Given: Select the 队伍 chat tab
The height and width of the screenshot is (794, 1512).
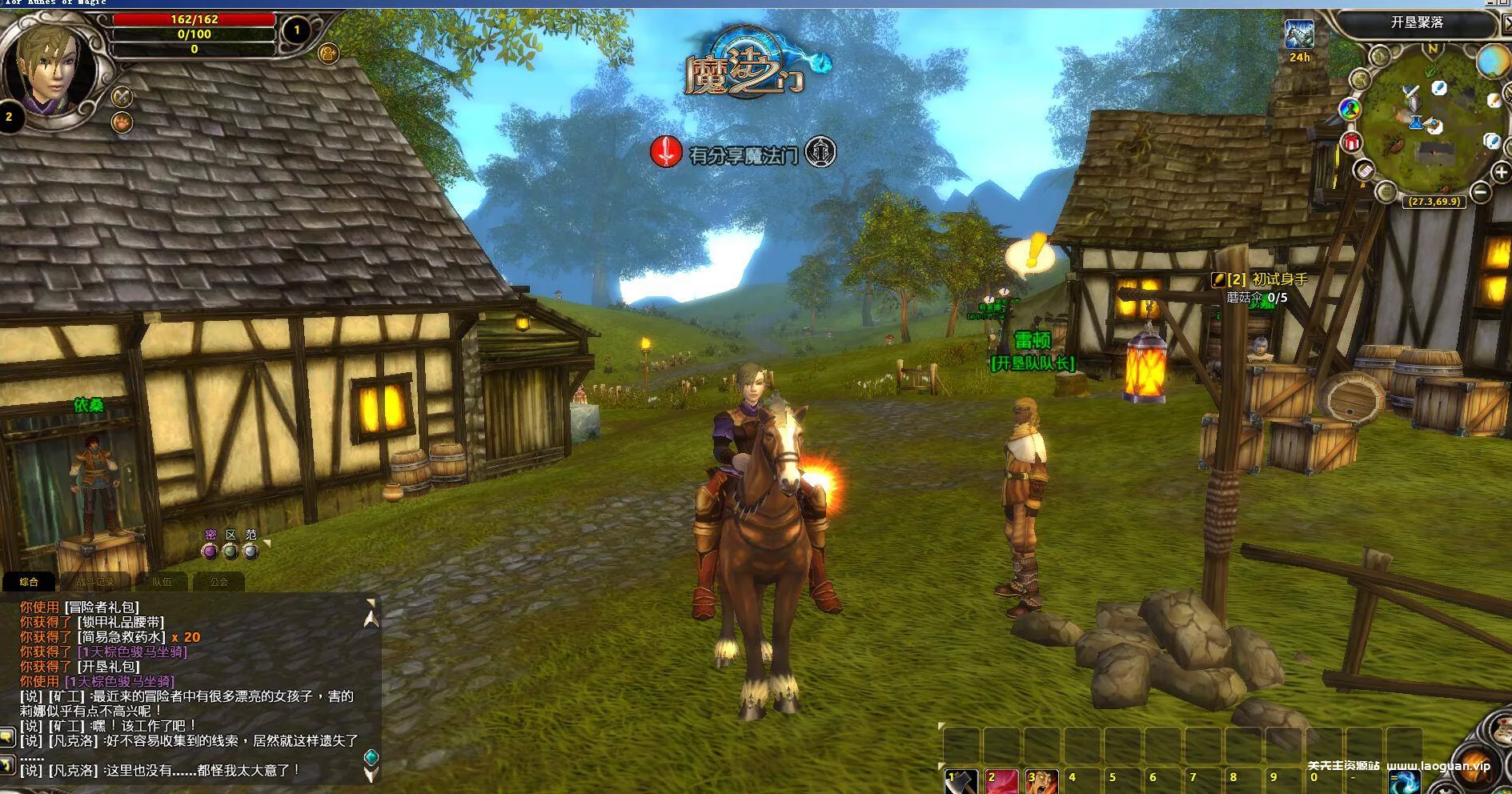Looking at the screenshot, I should 162,582.
